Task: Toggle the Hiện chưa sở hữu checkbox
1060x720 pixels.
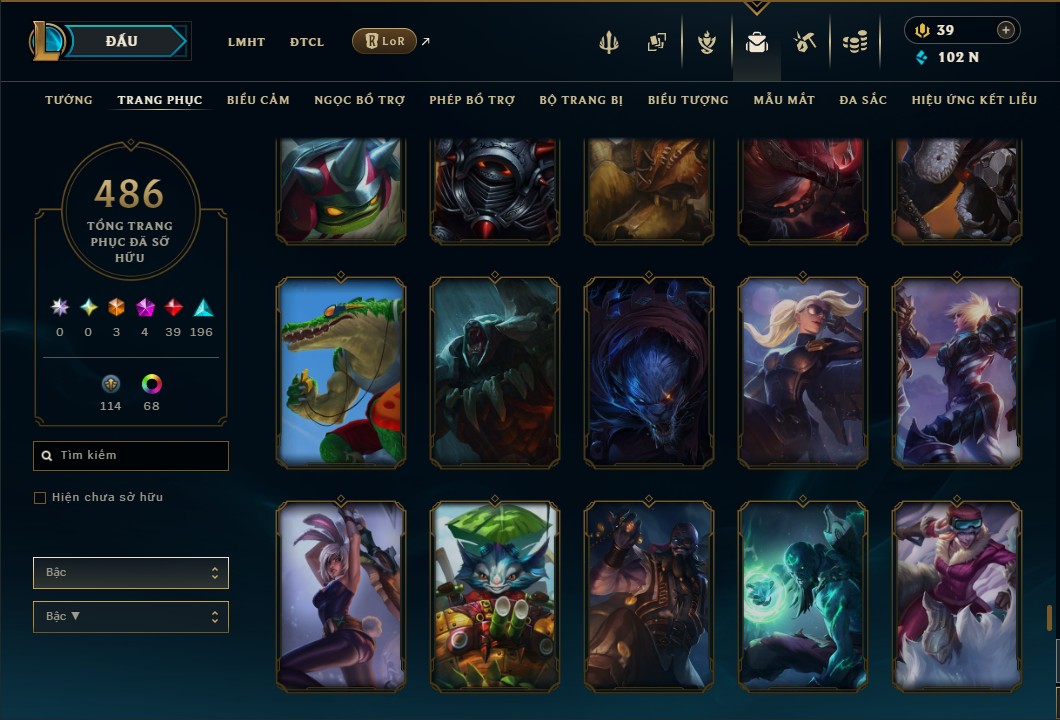Action: point(40,498)
